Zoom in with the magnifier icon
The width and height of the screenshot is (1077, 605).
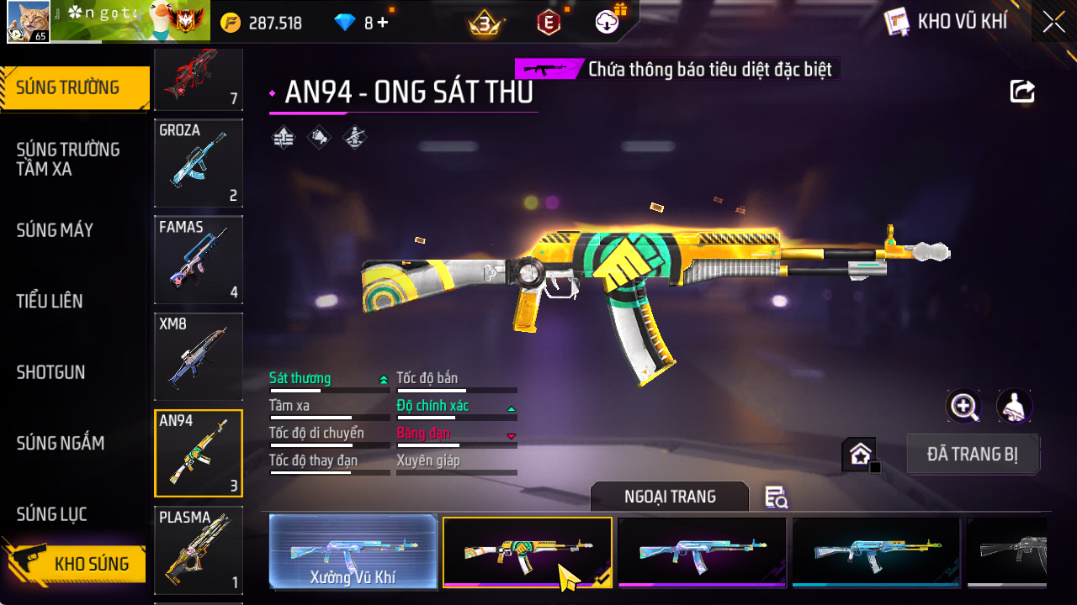pos(964,406)
